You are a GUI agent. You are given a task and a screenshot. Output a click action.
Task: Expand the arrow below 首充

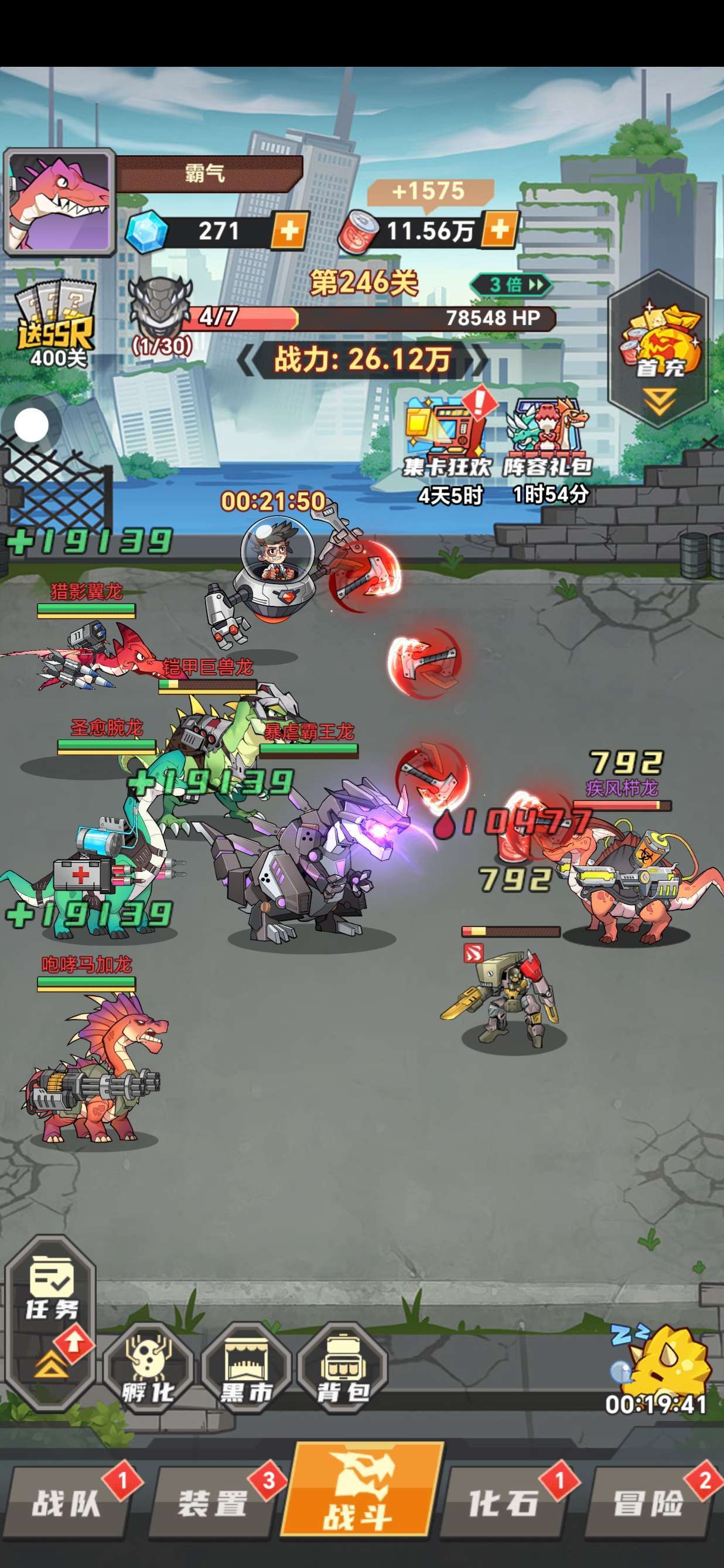(x=660, y=402)
